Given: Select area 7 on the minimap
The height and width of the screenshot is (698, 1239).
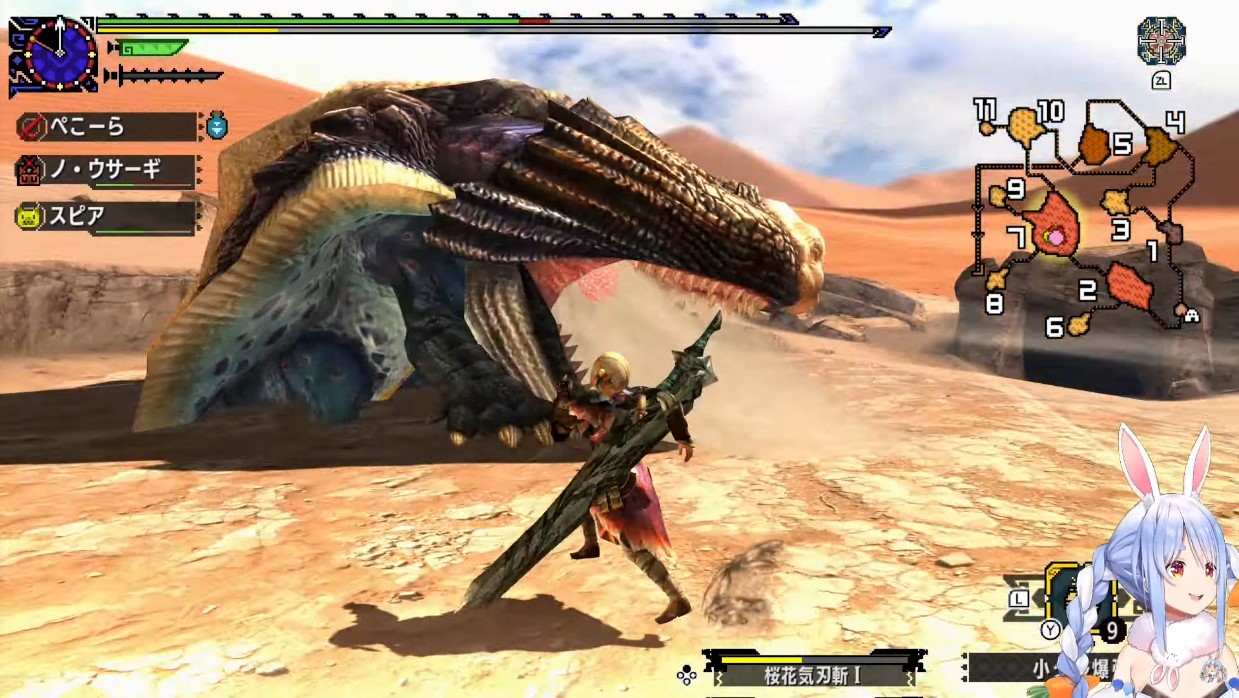Looking at the screenshot, I should [x=1052, y=224].
